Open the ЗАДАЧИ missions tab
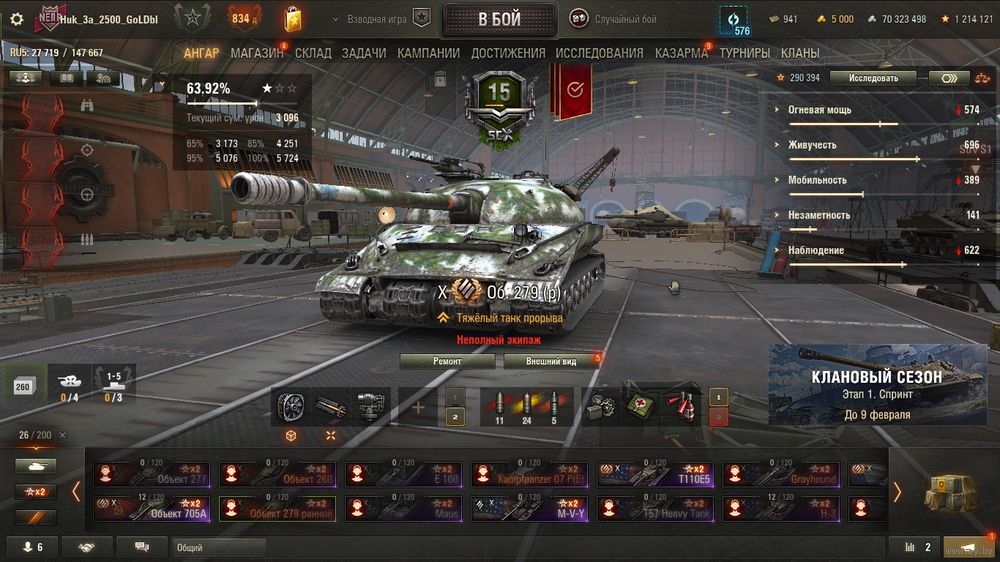Viewport: 1000px width, 562px height. [x=363, y=53]
